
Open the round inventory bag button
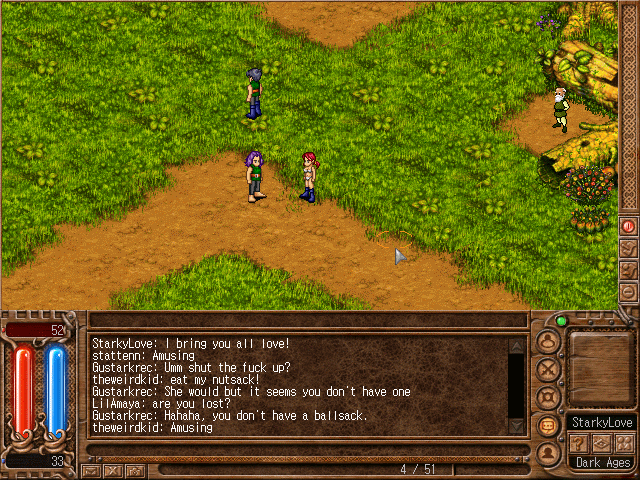pos(547,340)
